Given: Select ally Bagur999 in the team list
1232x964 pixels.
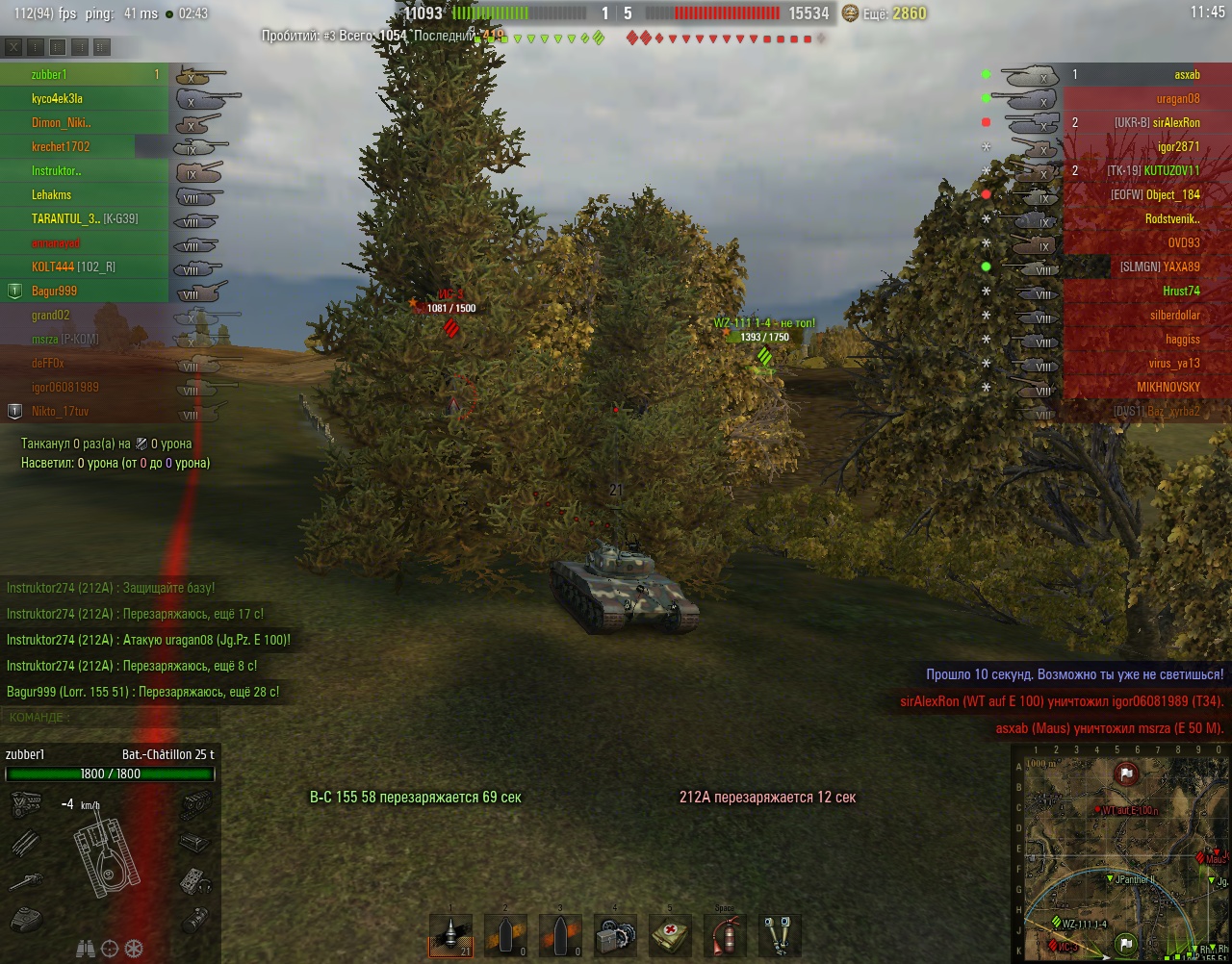Looking at the screenshot, I should coord(54,292).
